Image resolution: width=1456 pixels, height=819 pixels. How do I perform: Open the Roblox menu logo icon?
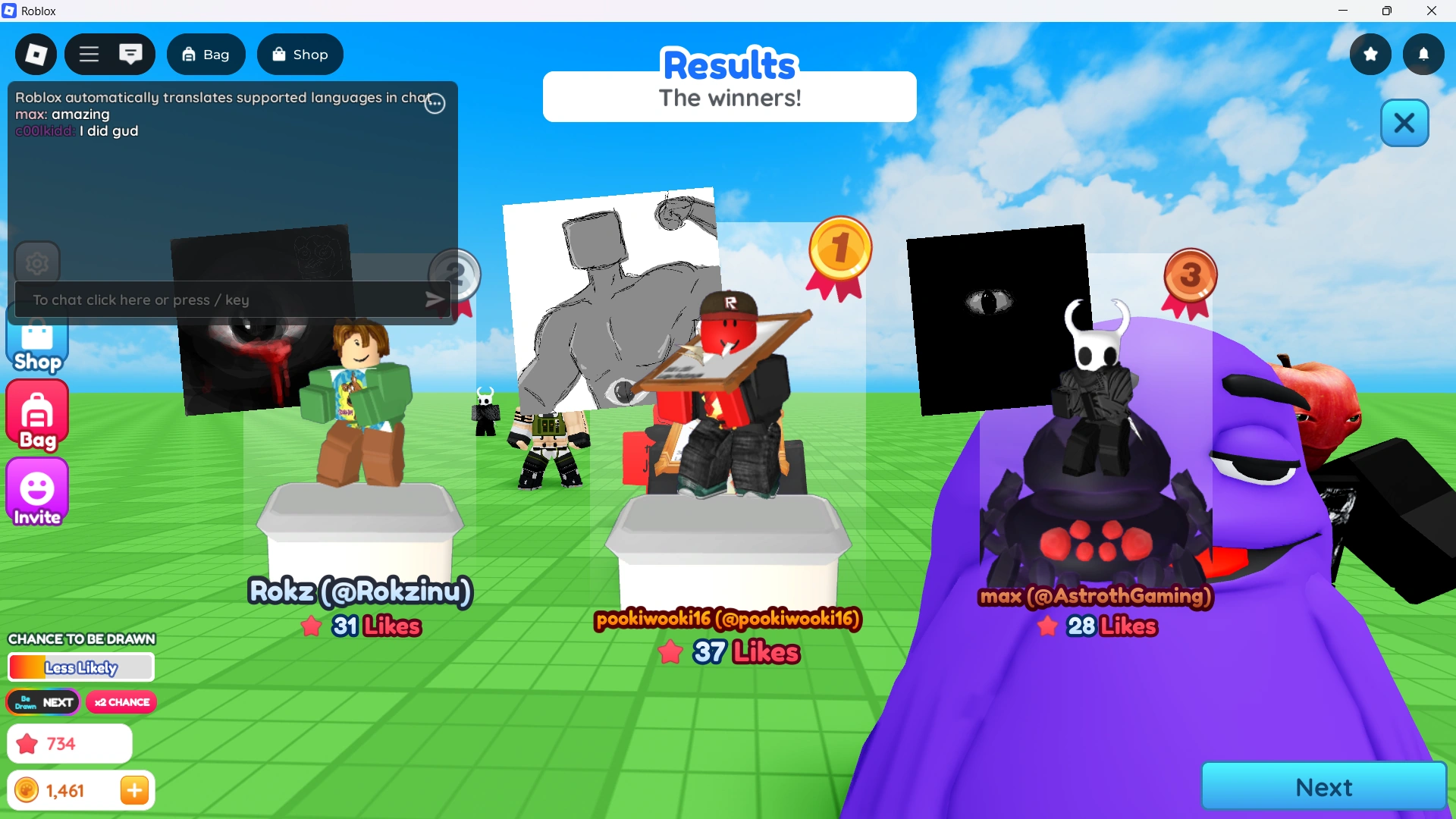click(35, 54)
